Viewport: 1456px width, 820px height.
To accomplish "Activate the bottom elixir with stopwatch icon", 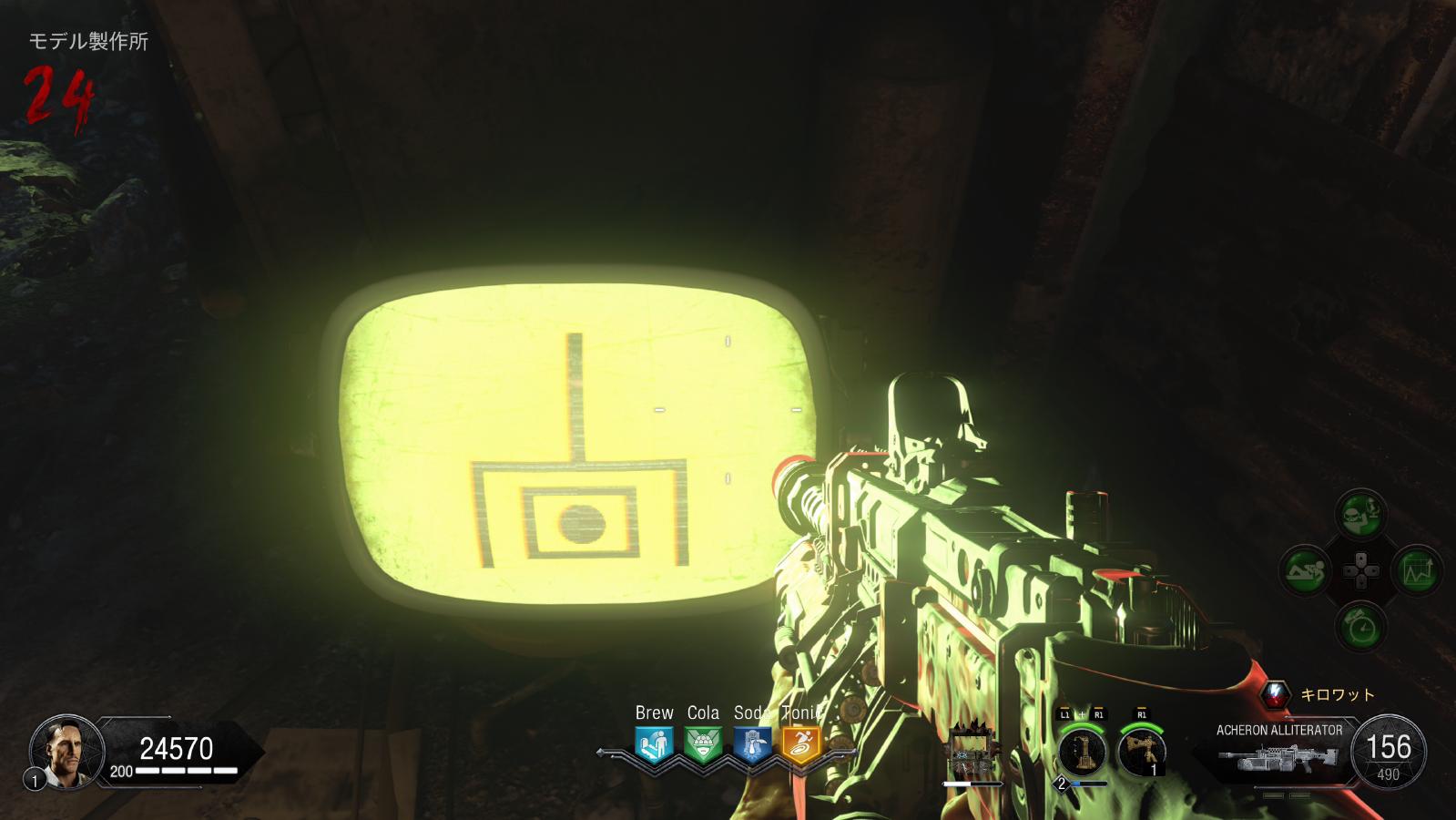I will (x=1361, y=627).
